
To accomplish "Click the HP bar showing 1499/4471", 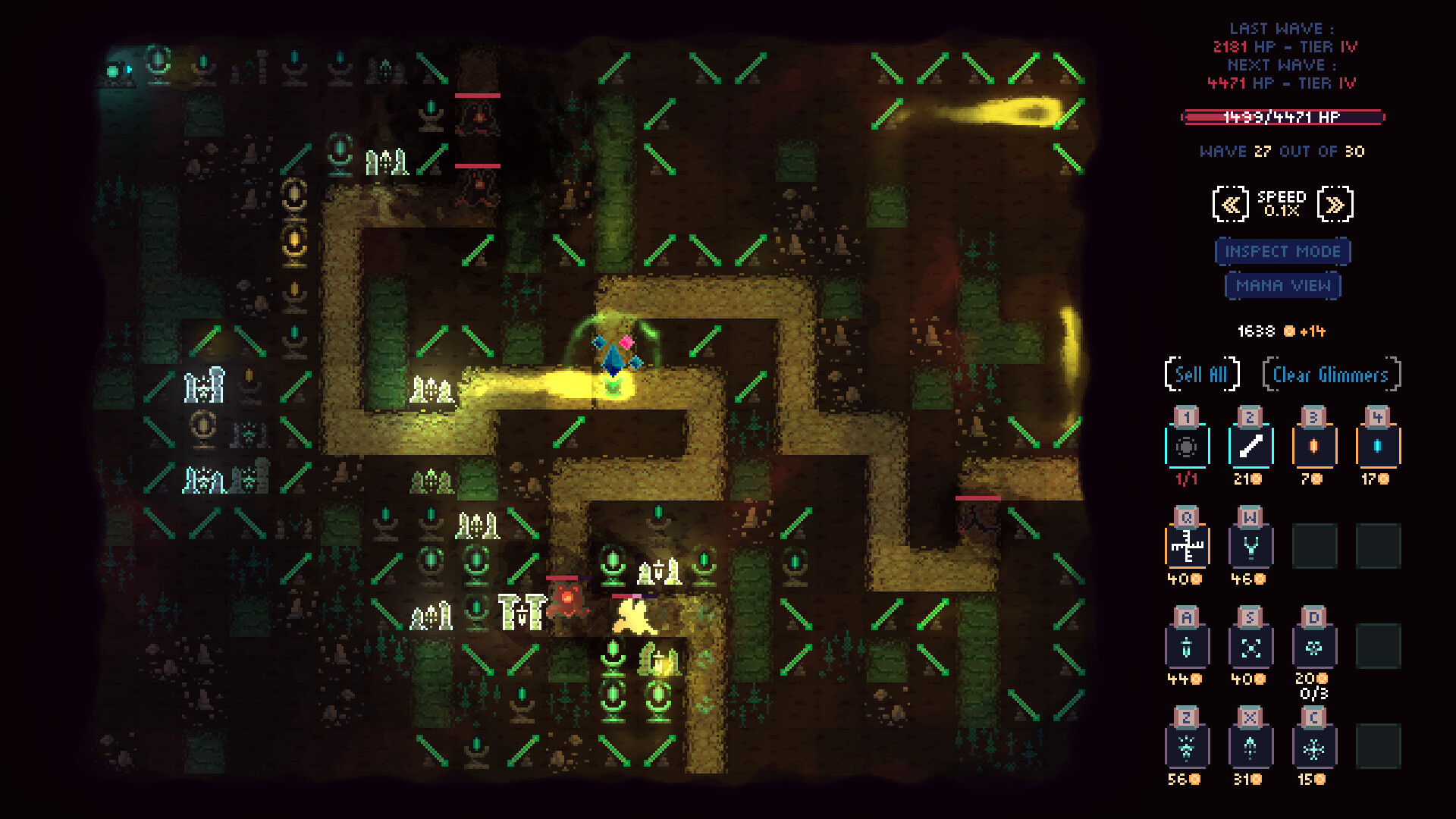I will (1281, 118).
